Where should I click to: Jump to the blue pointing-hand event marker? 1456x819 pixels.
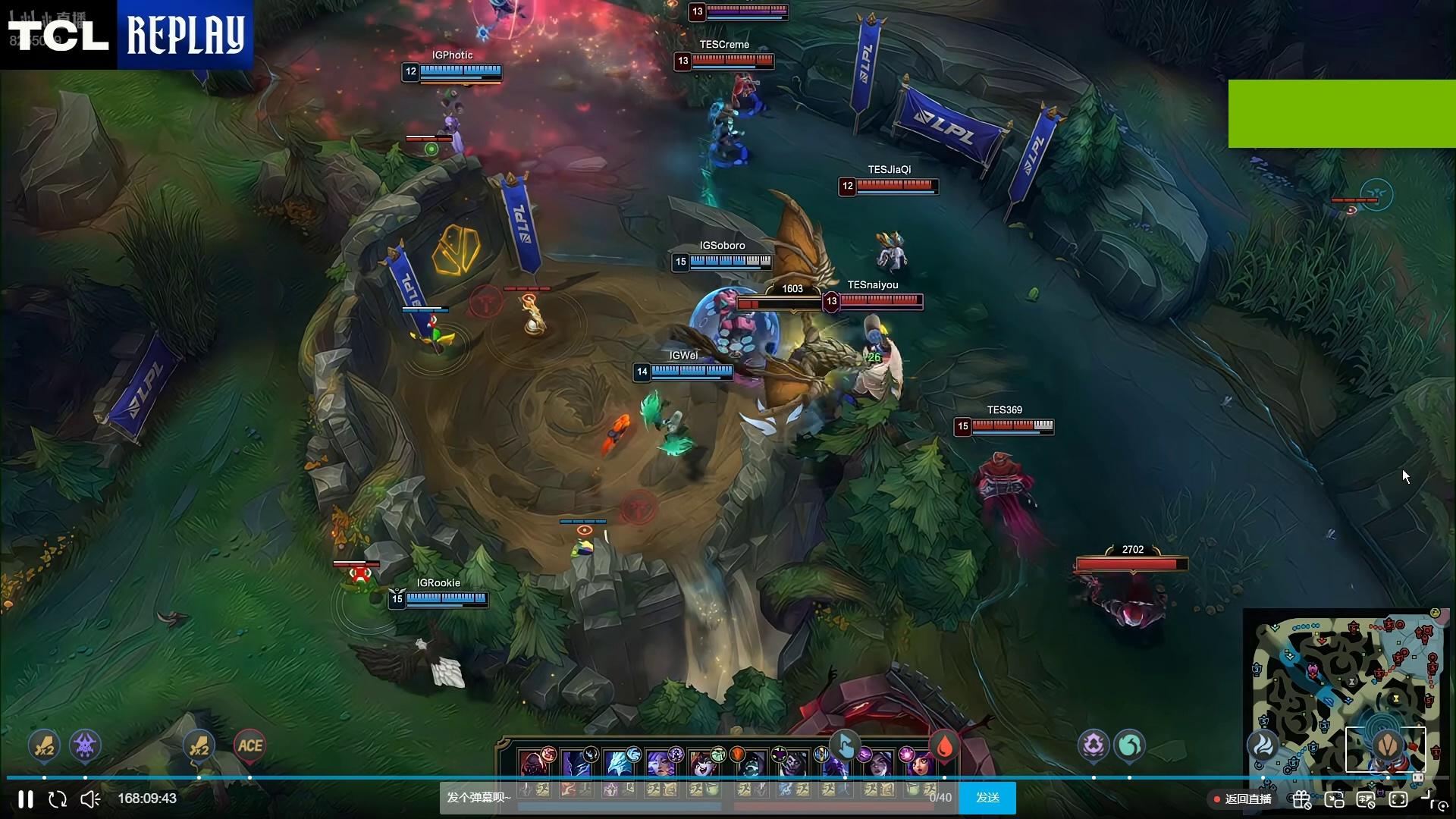pyautogui.click(x=844, y=745)
